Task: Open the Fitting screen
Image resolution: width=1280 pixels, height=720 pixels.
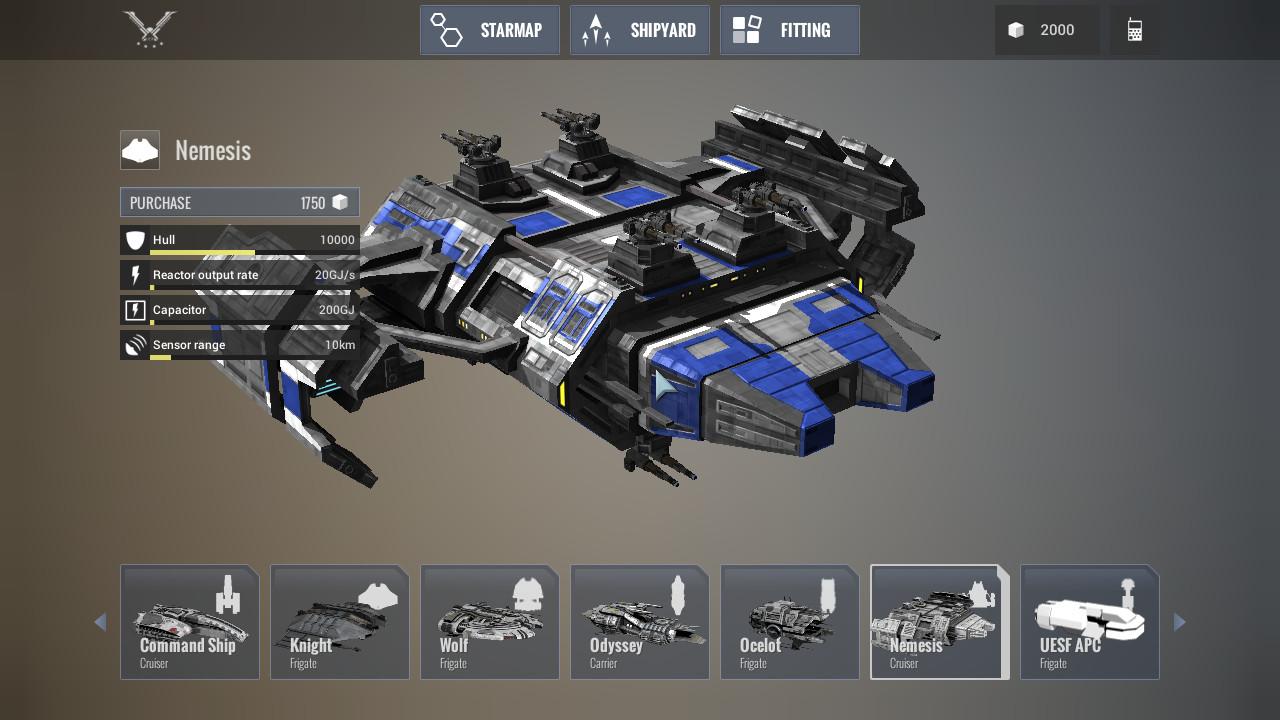Action: [x=790, y=30]
